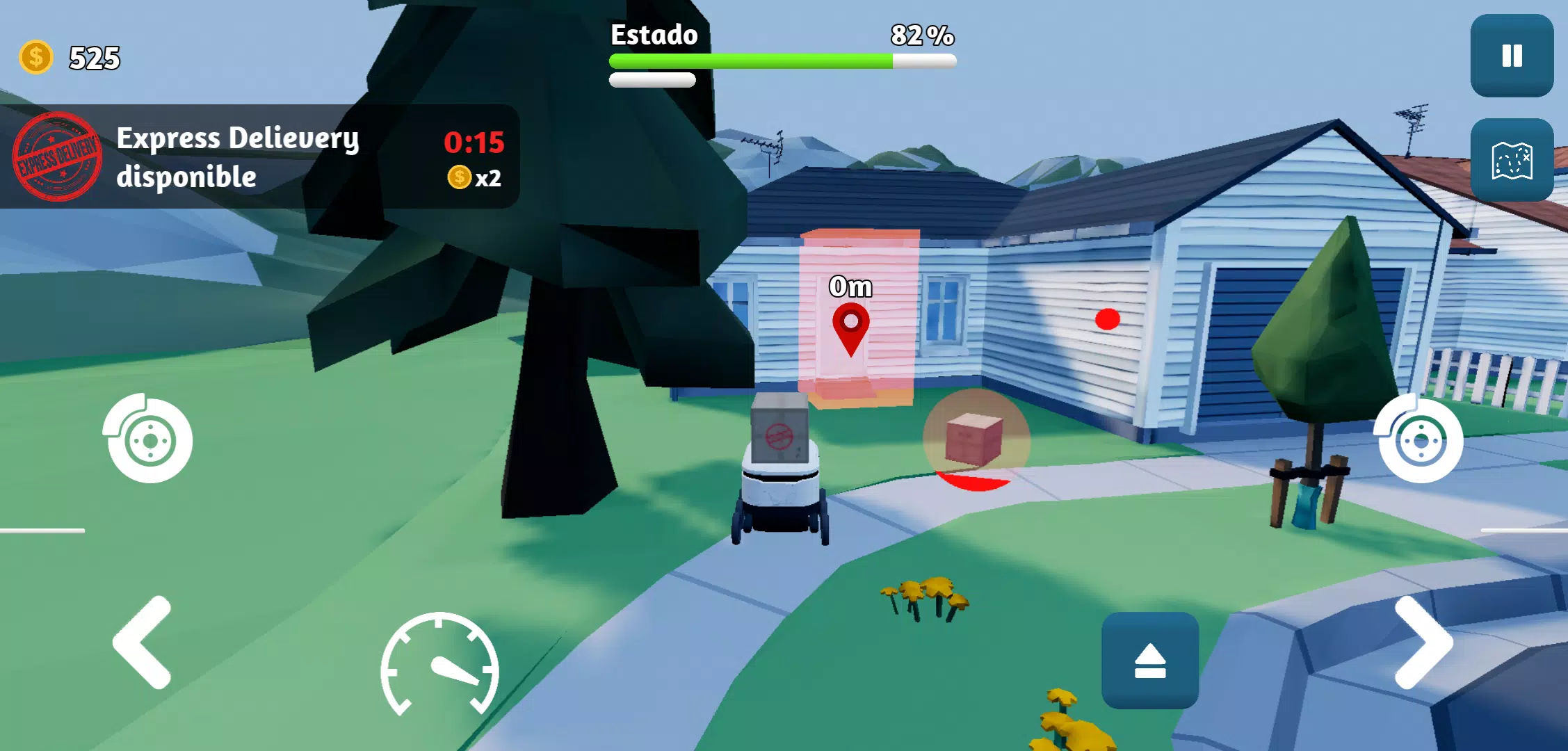Tap the secondary white progress bar below Estado
This screenshot has height=751, width=1568.
tap(652, 81)
